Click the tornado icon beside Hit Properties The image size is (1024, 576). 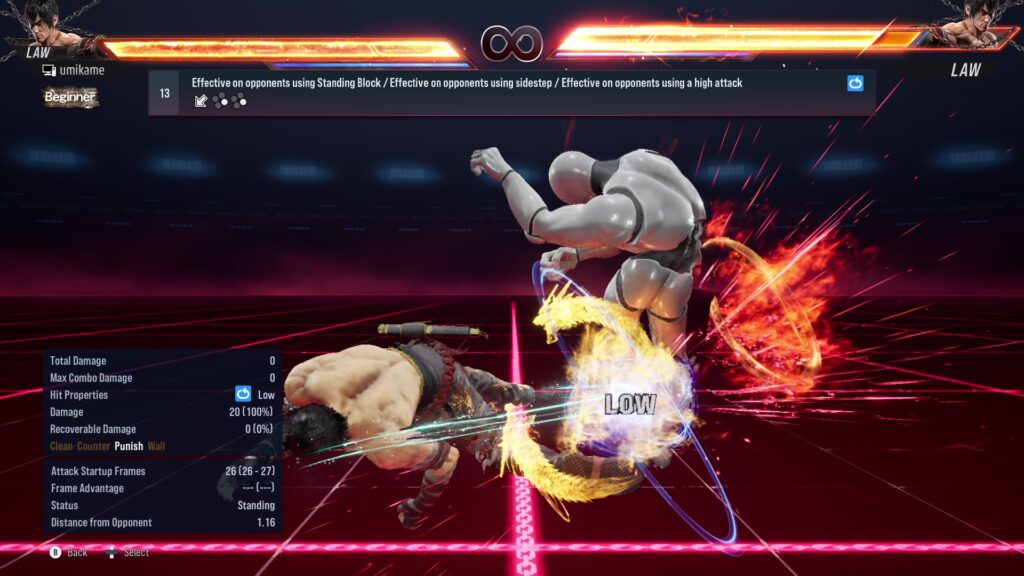pos(243,394)
